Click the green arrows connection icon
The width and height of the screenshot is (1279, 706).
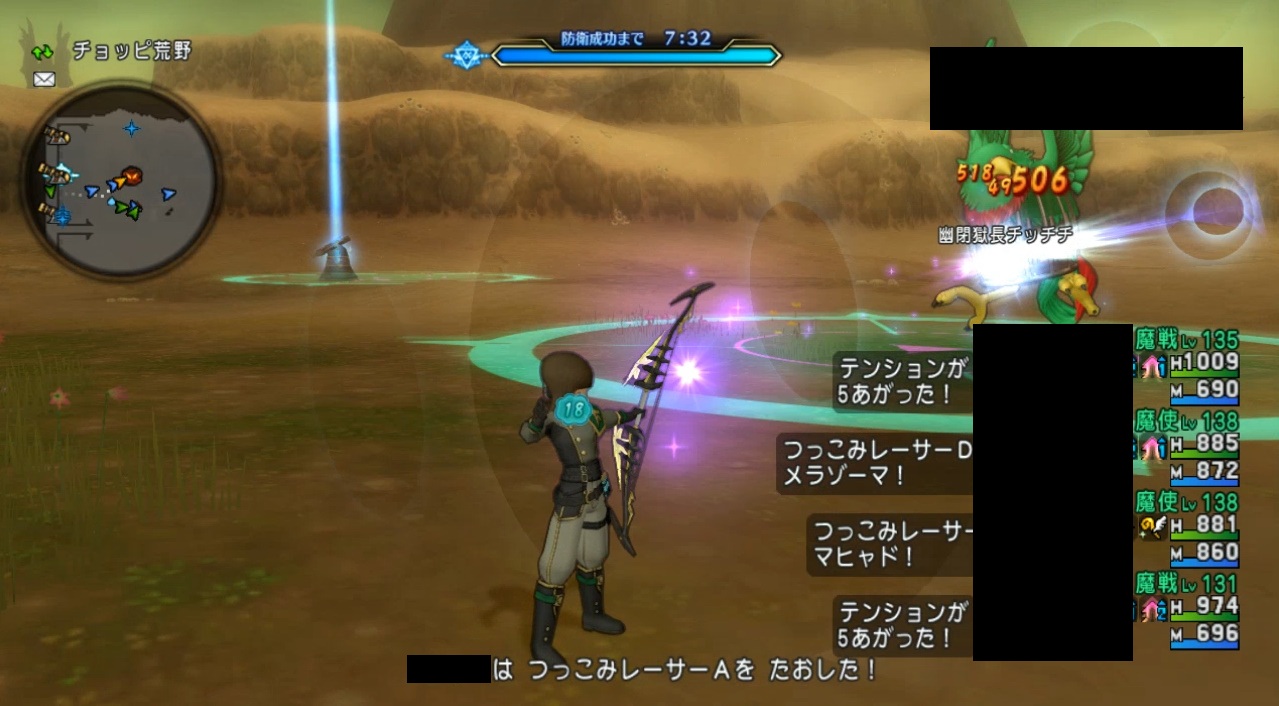coord(43,51)
